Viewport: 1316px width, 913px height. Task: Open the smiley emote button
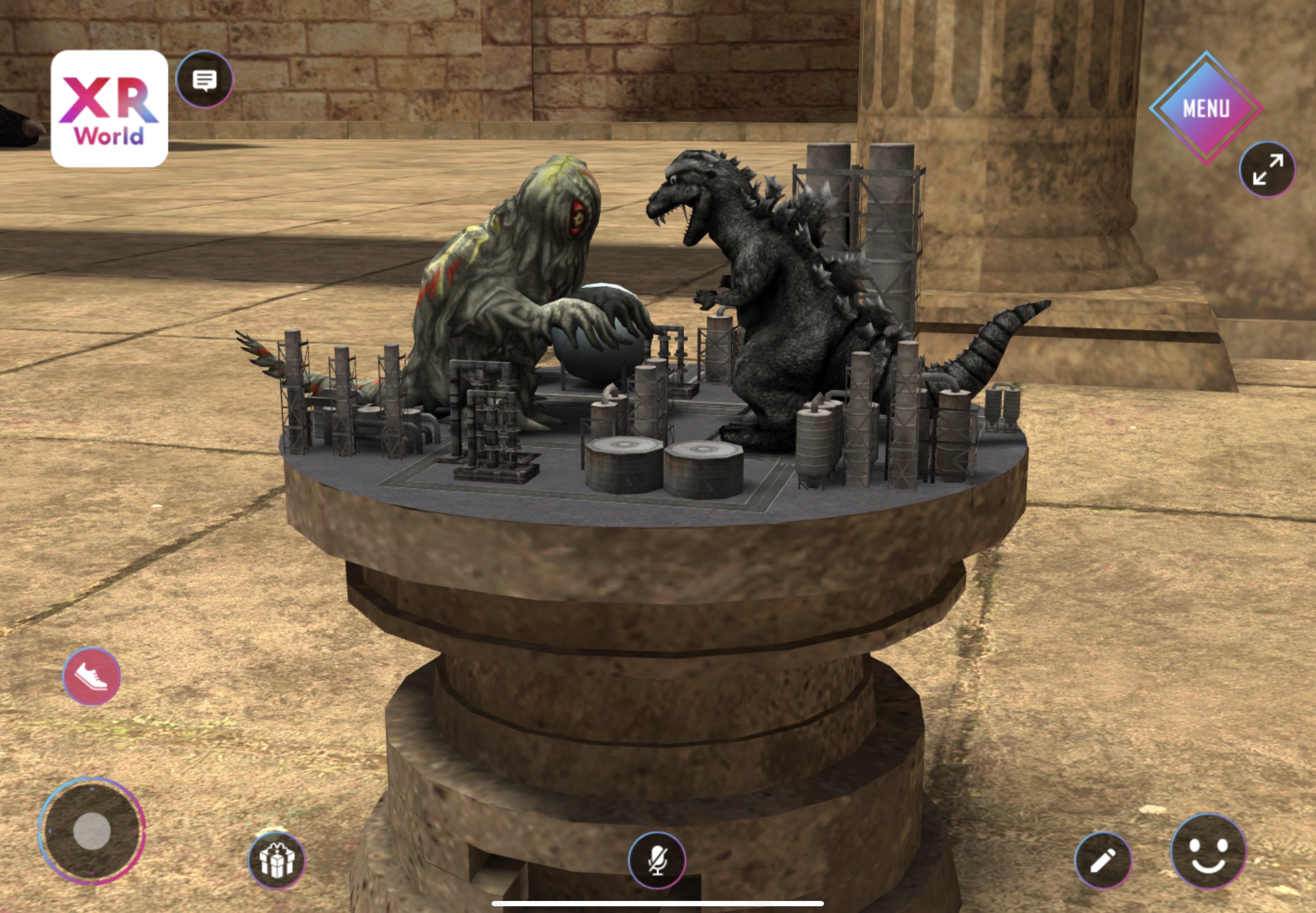click(x=1208, y=851)
